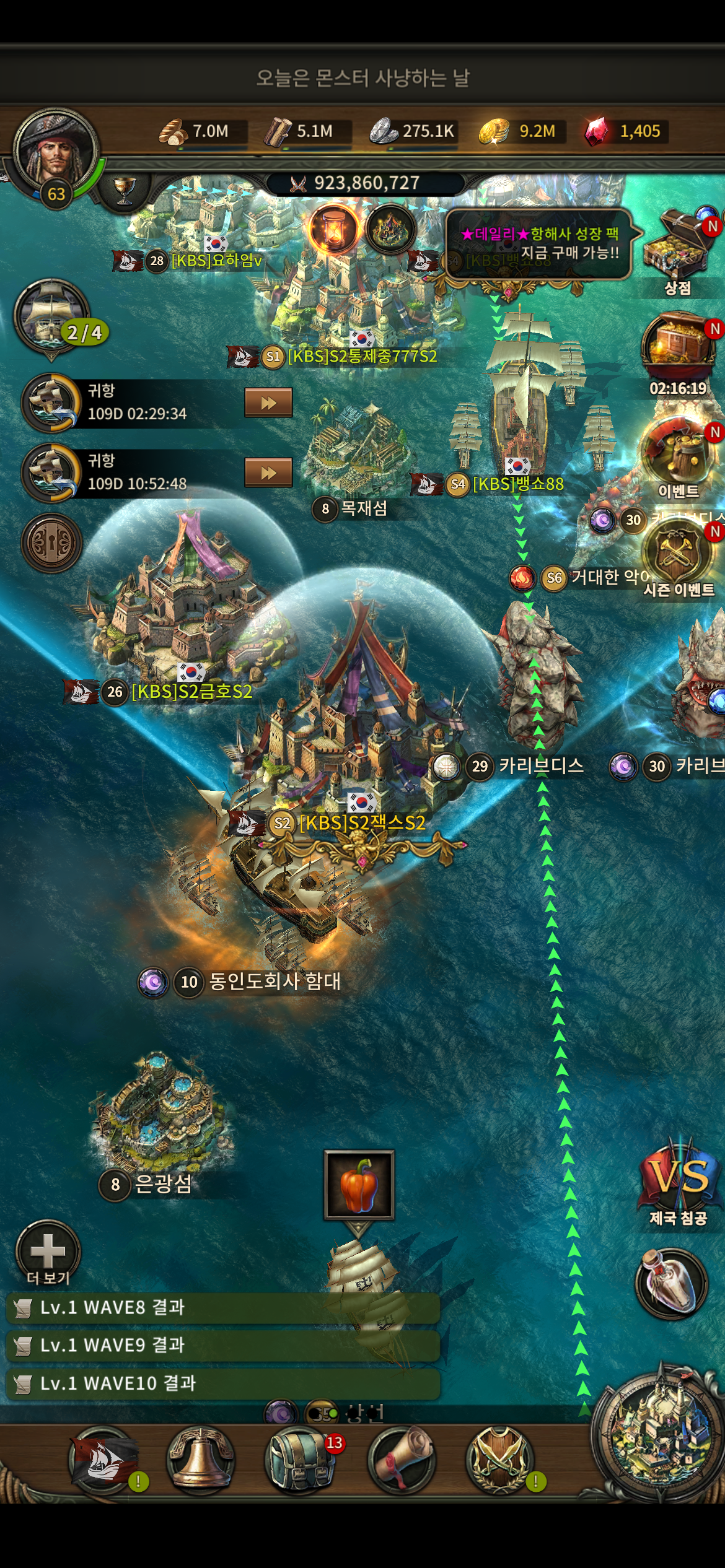View the Lv.1 WAVE8 결과 report
This screenshot has width=725, height=1568.
pyautogui.click(x=223, y=1307)
